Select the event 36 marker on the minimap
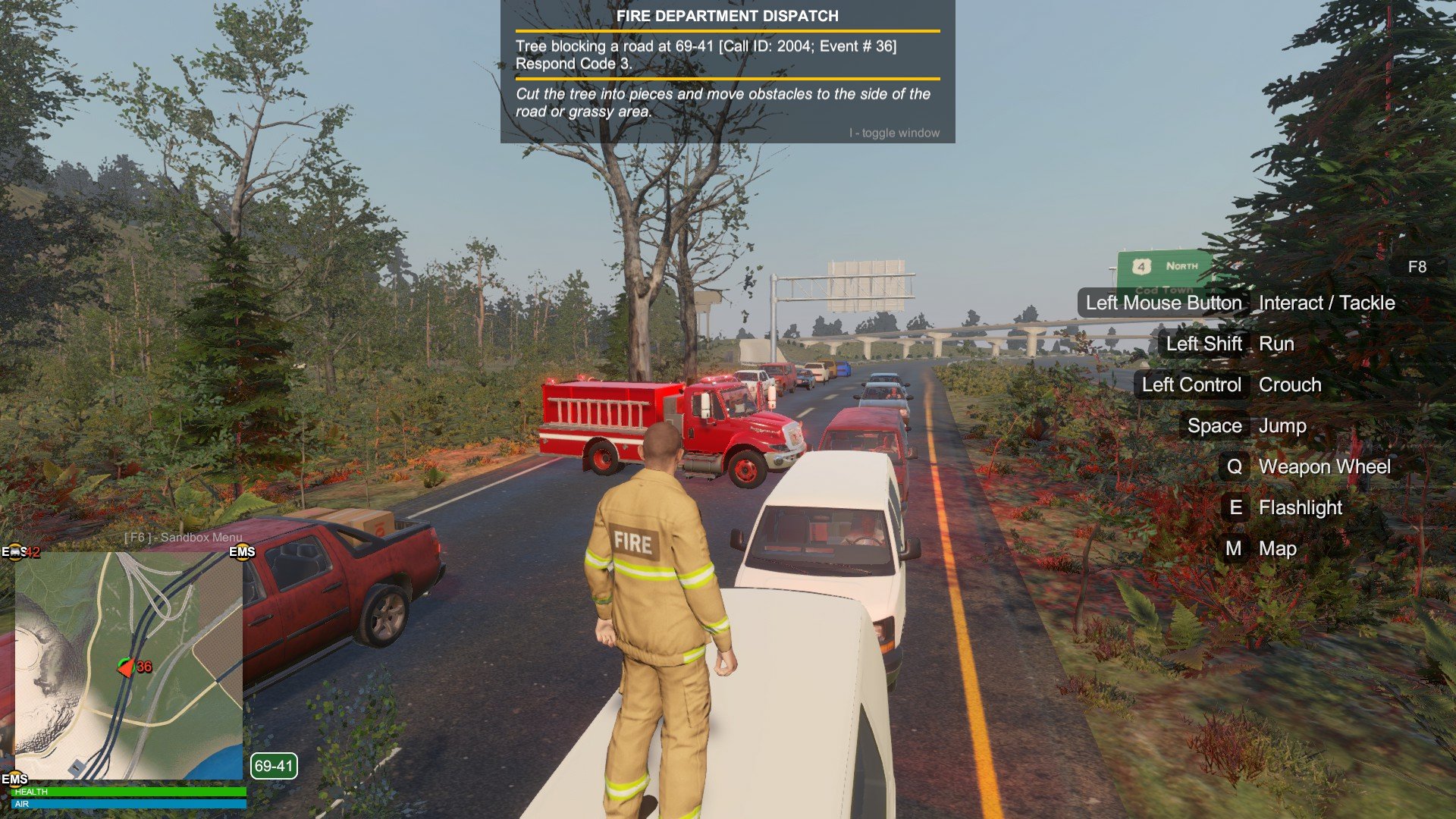1456x819 pixels. (x=135, y=667)
